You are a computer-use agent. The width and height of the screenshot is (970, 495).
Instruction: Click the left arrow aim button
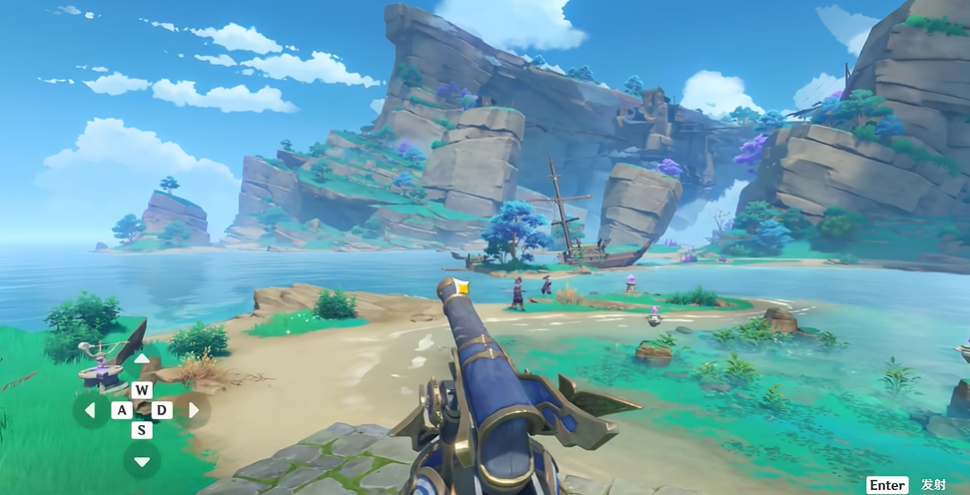pyautogui.click(x=91, y=410)
